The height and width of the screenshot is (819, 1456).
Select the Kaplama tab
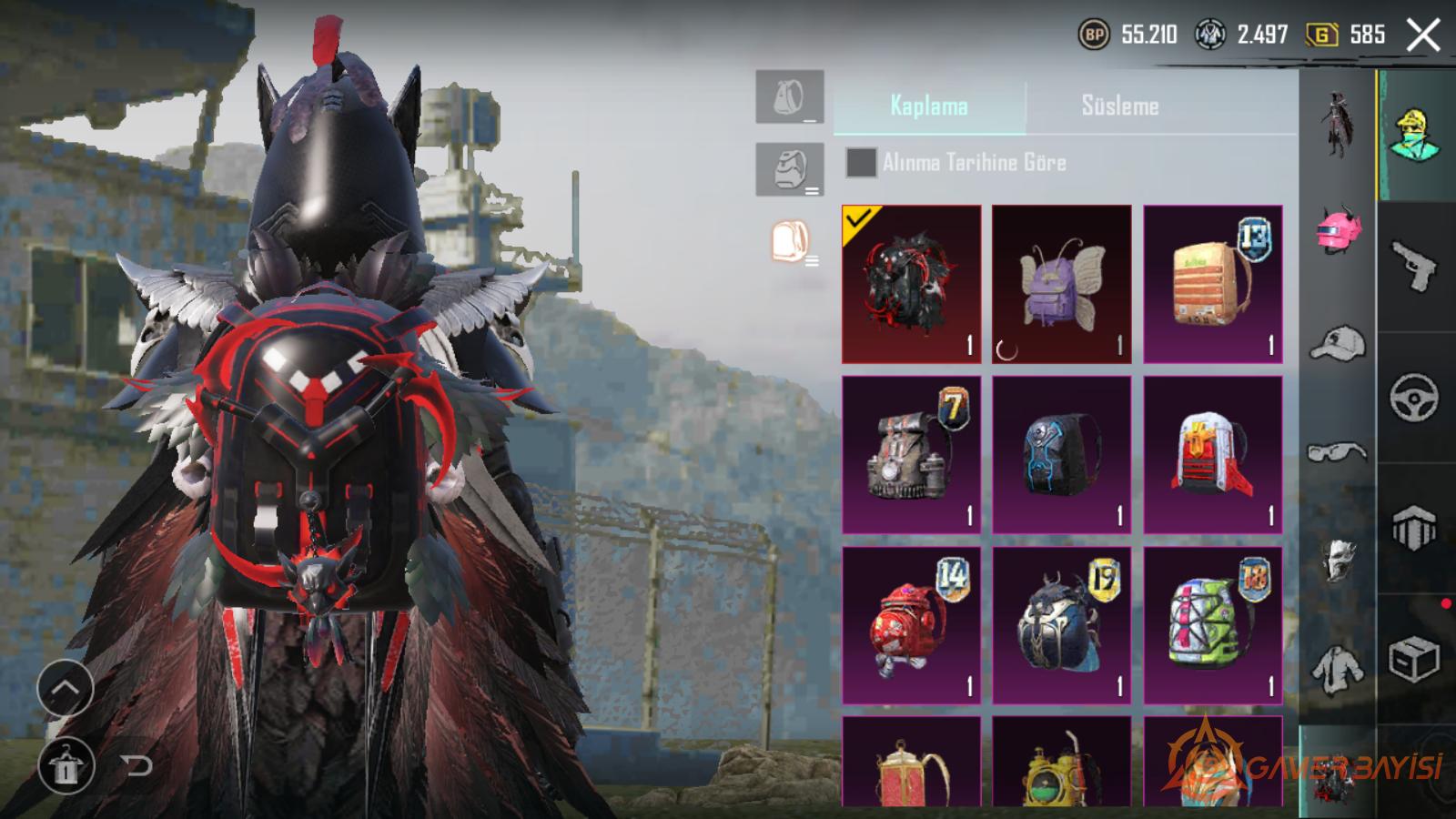[929, 106]
